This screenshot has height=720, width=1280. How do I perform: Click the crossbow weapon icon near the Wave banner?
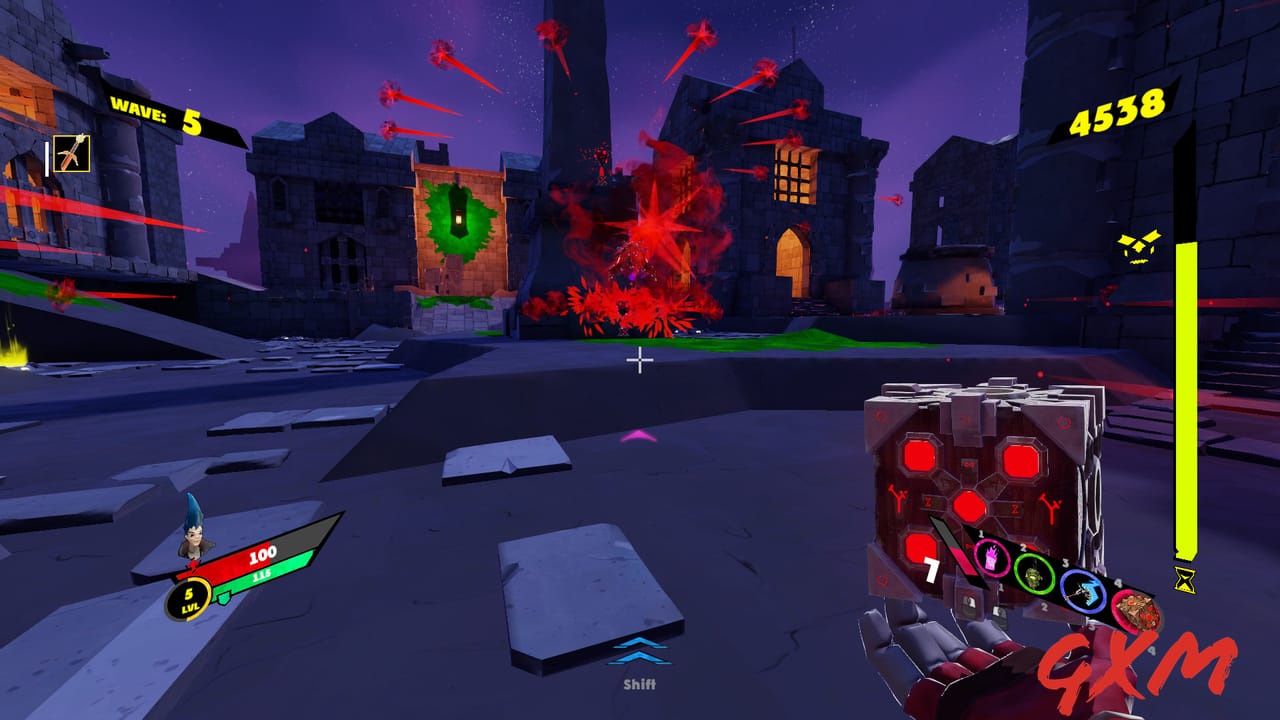[x=72, y=153]
